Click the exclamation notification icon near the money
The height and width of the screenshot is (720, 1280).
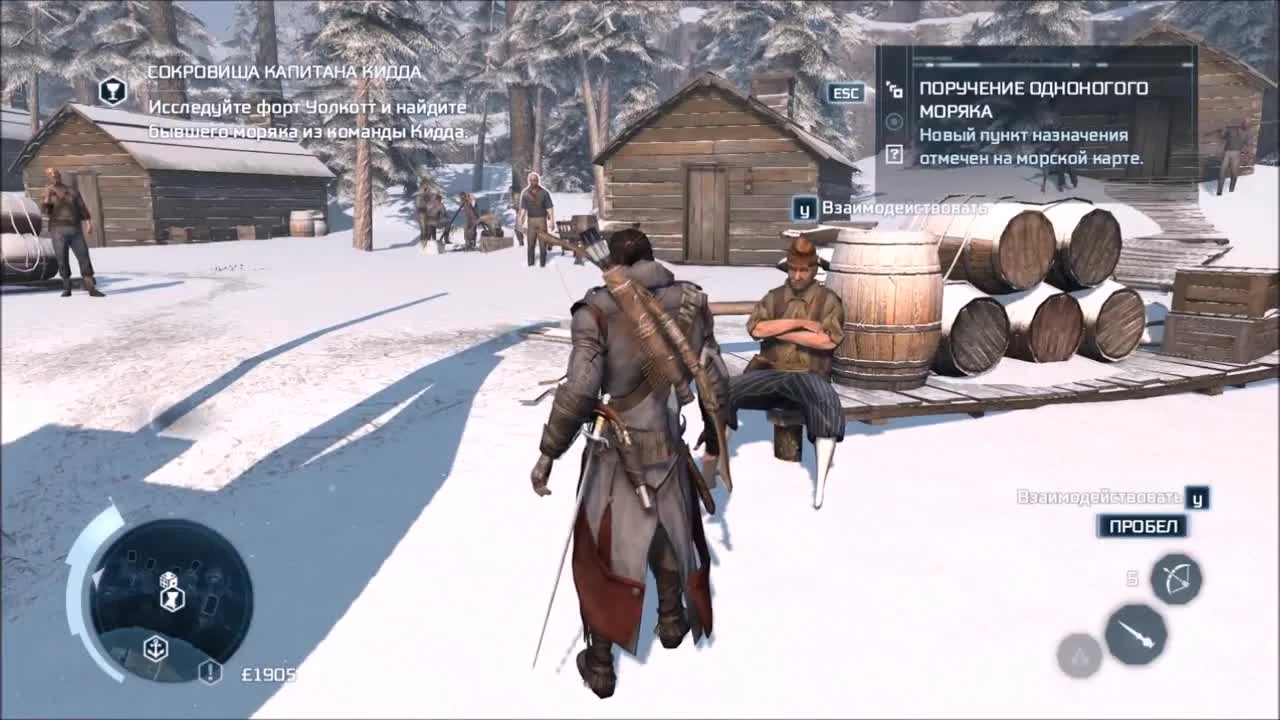tap(209, 672)
